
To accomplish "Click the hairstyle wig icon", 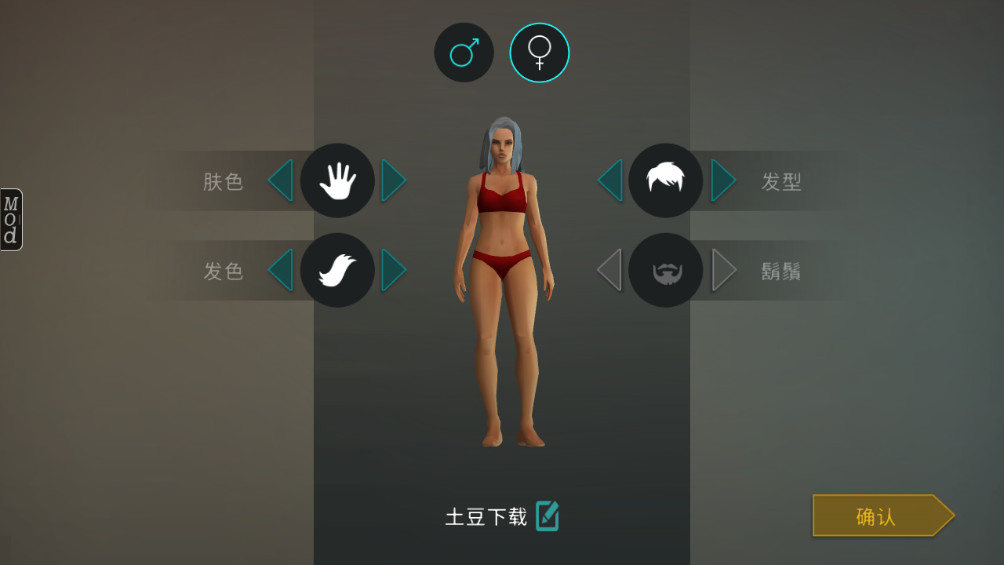I will pos(666,181).
